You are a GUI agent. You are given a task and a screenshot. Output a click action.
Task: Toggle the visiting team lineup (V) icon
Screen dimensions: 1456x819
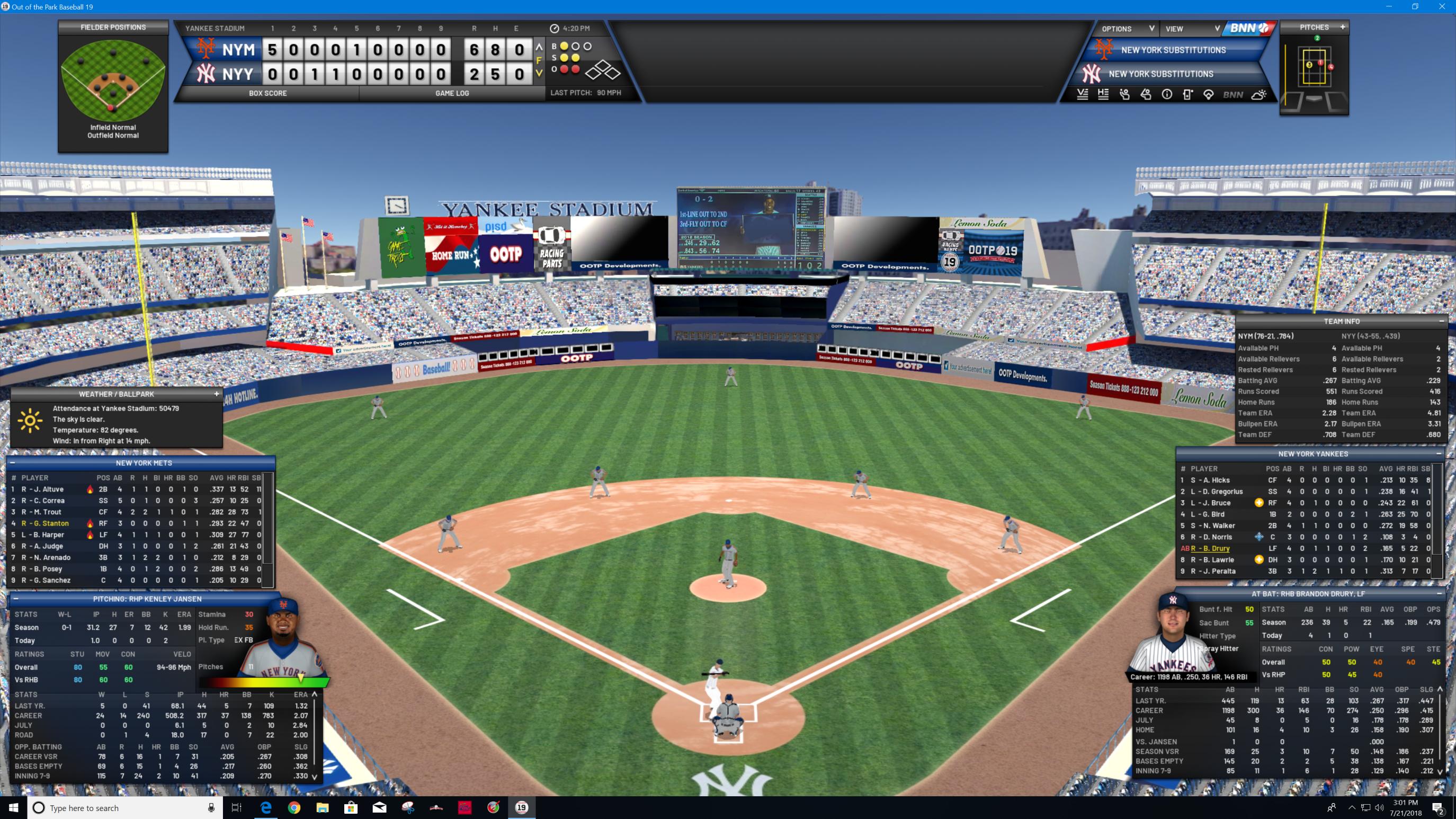pyautogui.click(x=1083, y=95)
